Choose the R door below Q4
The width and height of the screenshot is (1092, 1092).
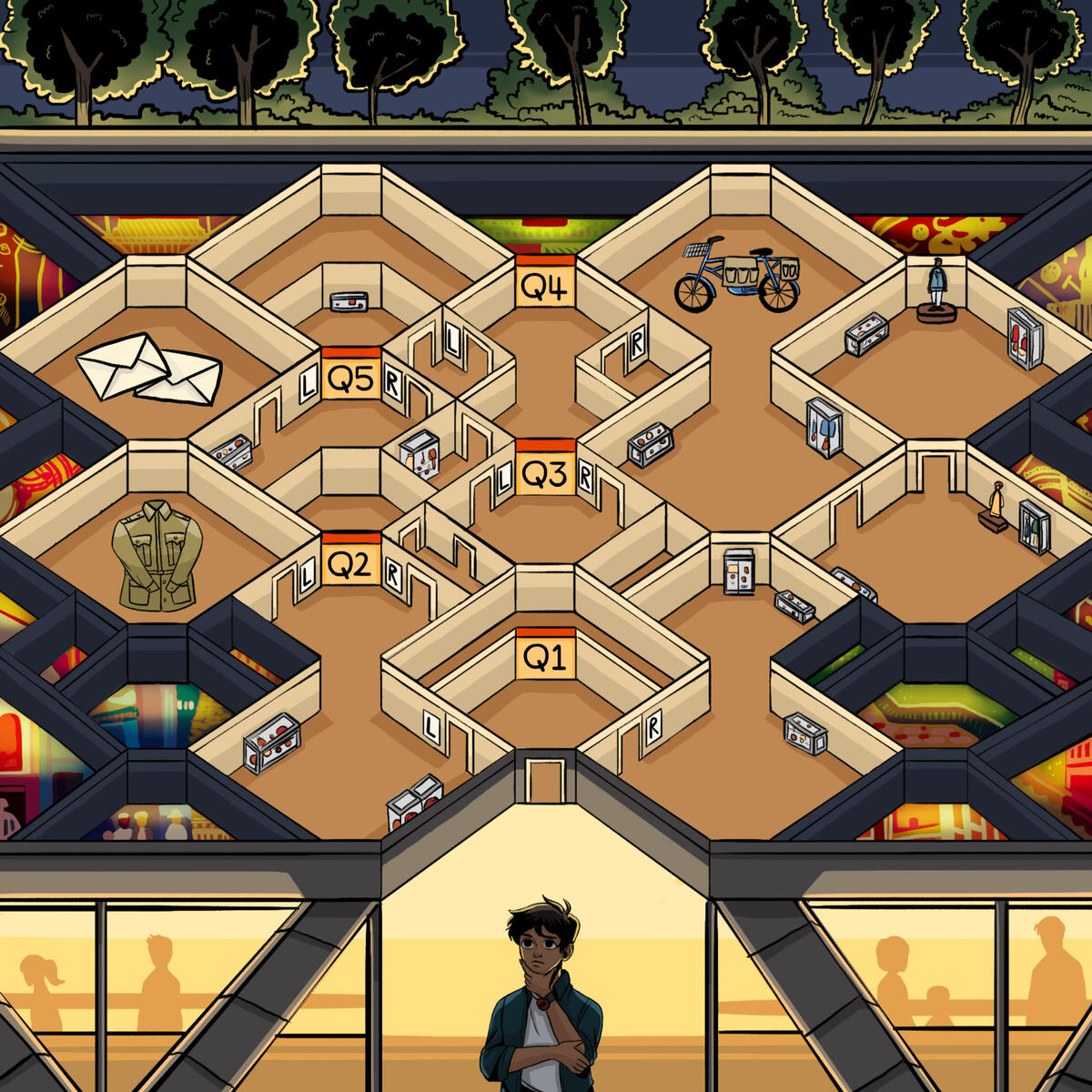pos(637,344)
